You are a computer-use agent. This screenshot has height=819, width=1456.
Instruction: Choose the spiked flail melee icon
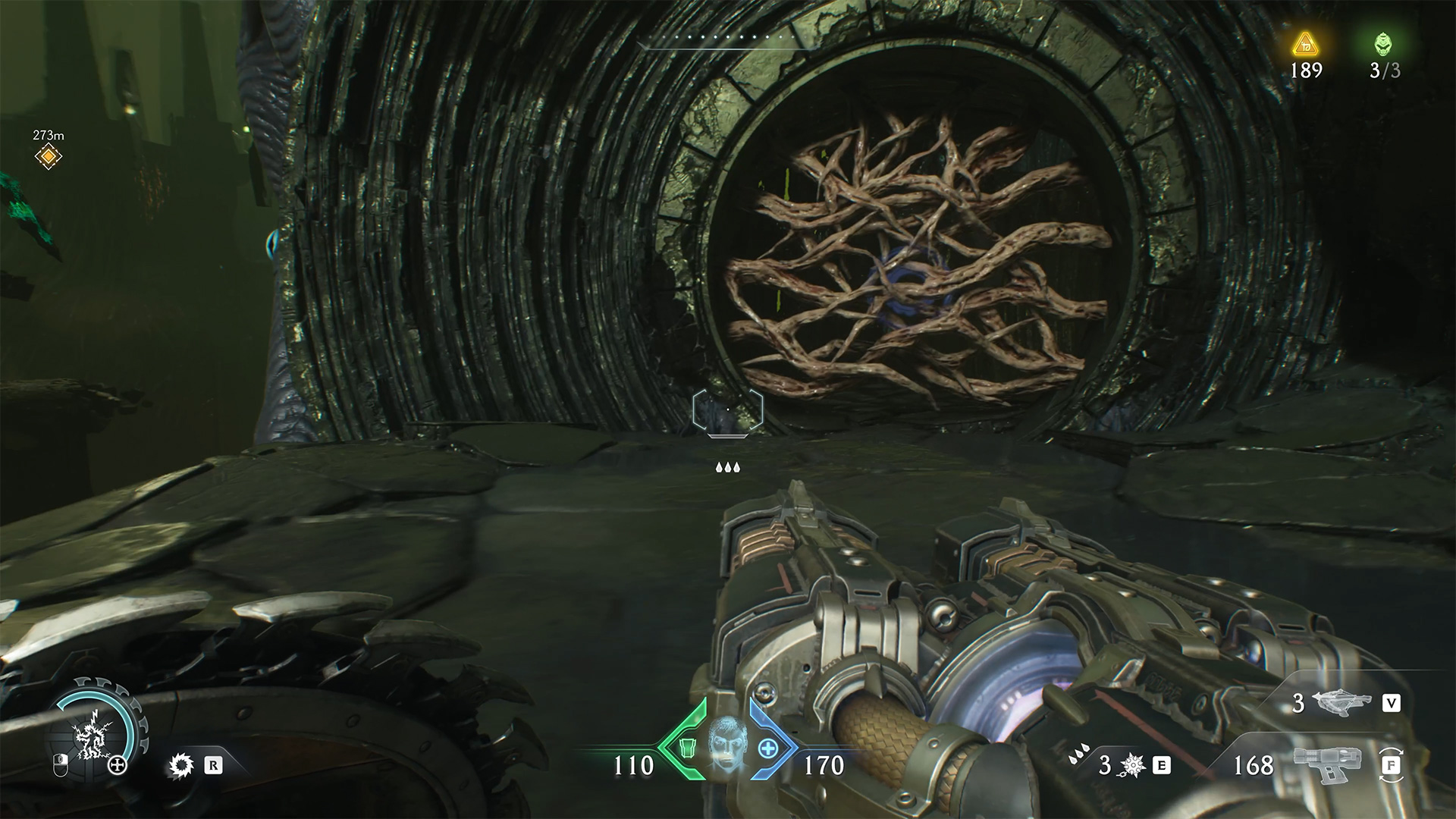point(1132,766)
